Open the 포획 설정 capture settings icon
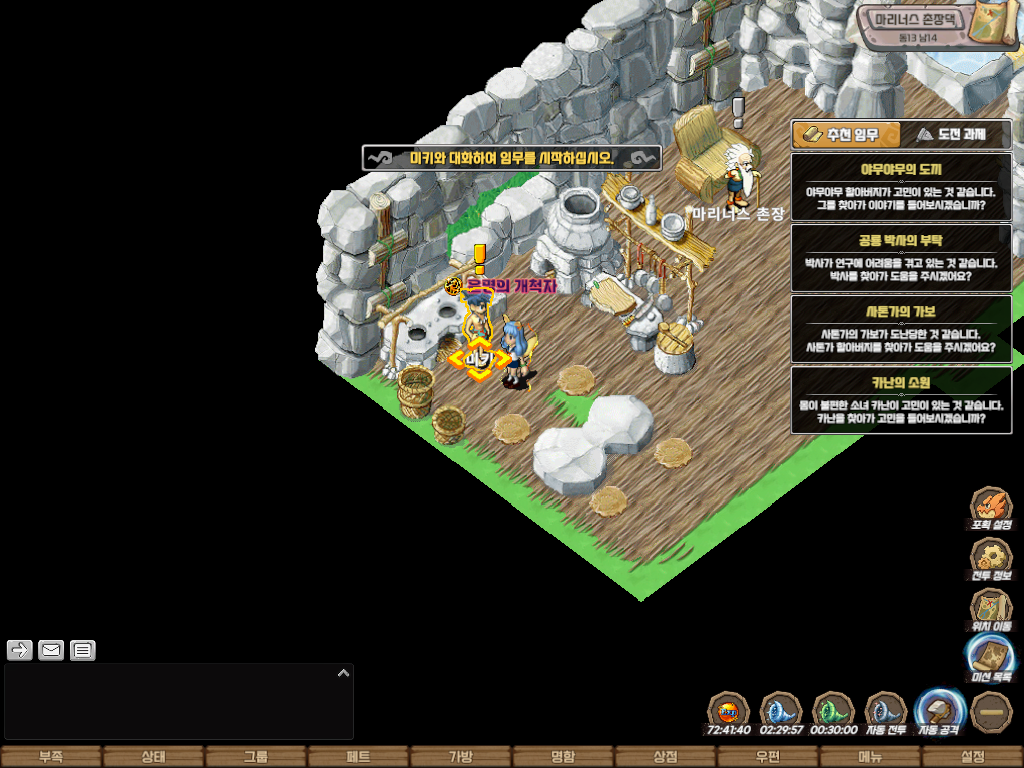 coord(991,508)
